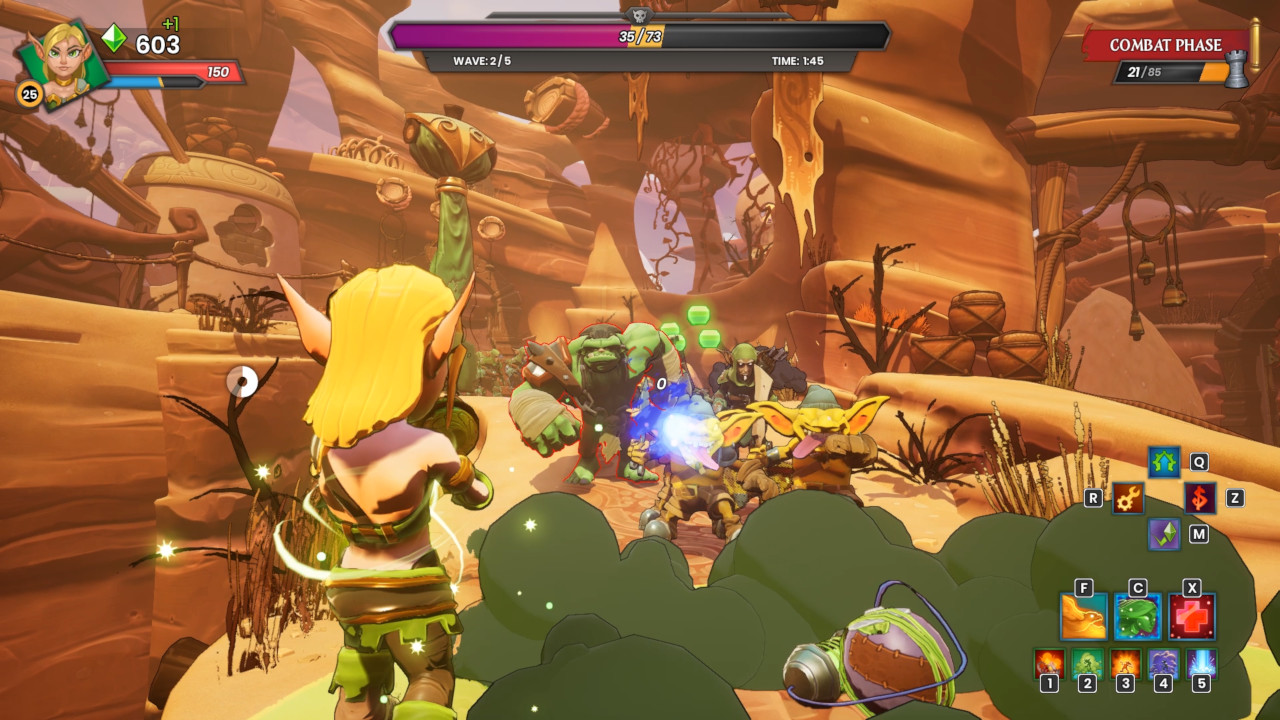This screenshot has width=1280, height=720.
Task: Select the green upgrade arrow gear icon
Action: point(1163,462)
